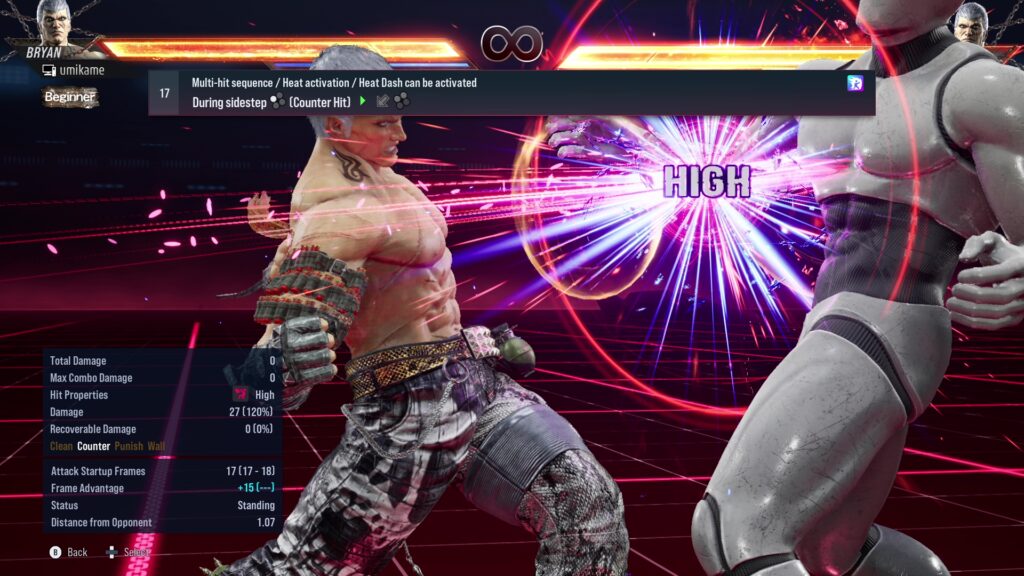Click the green play arrow in the command
Image resolution: width=1024 pixels, height=576 pixels.
363,101
